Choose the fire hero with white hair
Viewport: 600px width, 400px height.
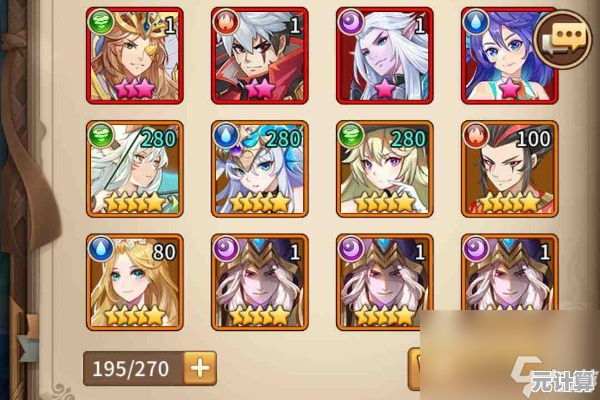tap(260, 55)
